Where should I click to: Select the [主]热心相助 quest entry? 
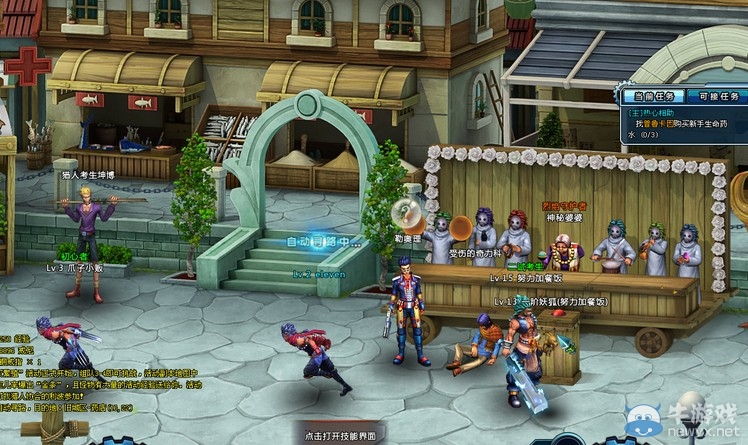[651, 112]
